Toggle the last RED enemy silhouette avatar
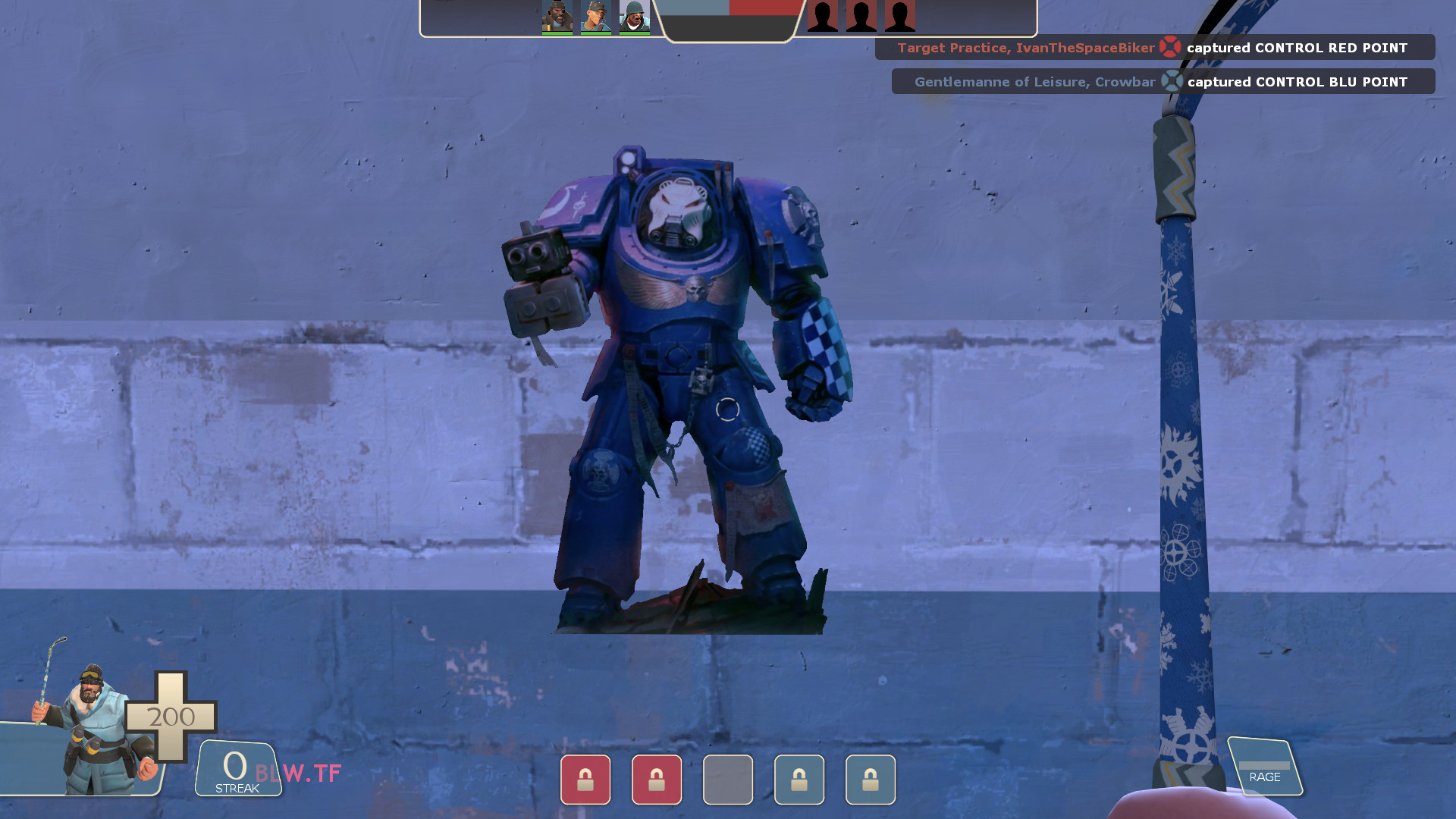The width and height of the screenshot is (1456, 819). click(899, 15)
